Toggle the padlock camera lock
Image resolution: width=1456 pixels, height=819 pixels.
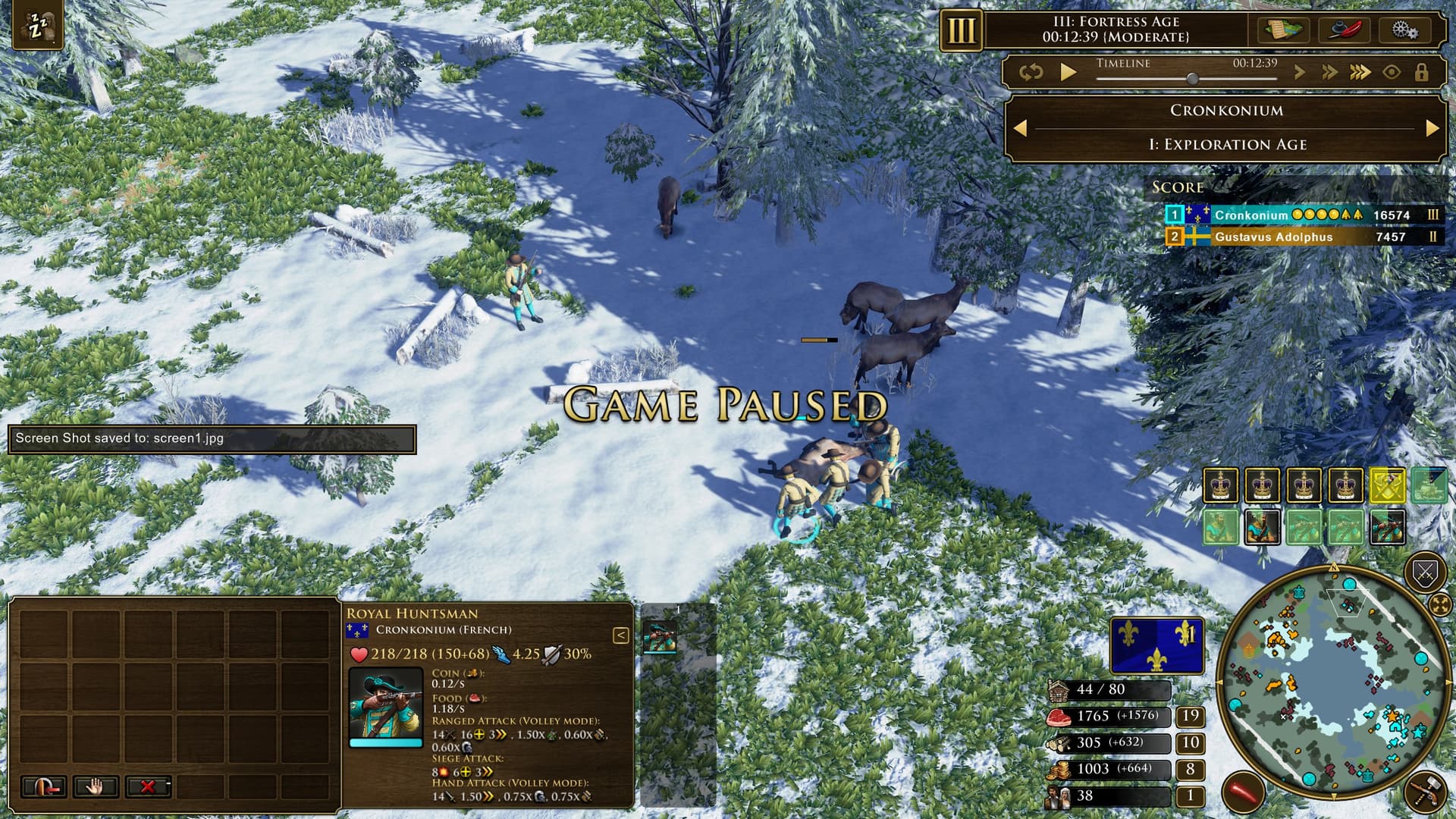pyautogui.click(x=1422, y=72)
